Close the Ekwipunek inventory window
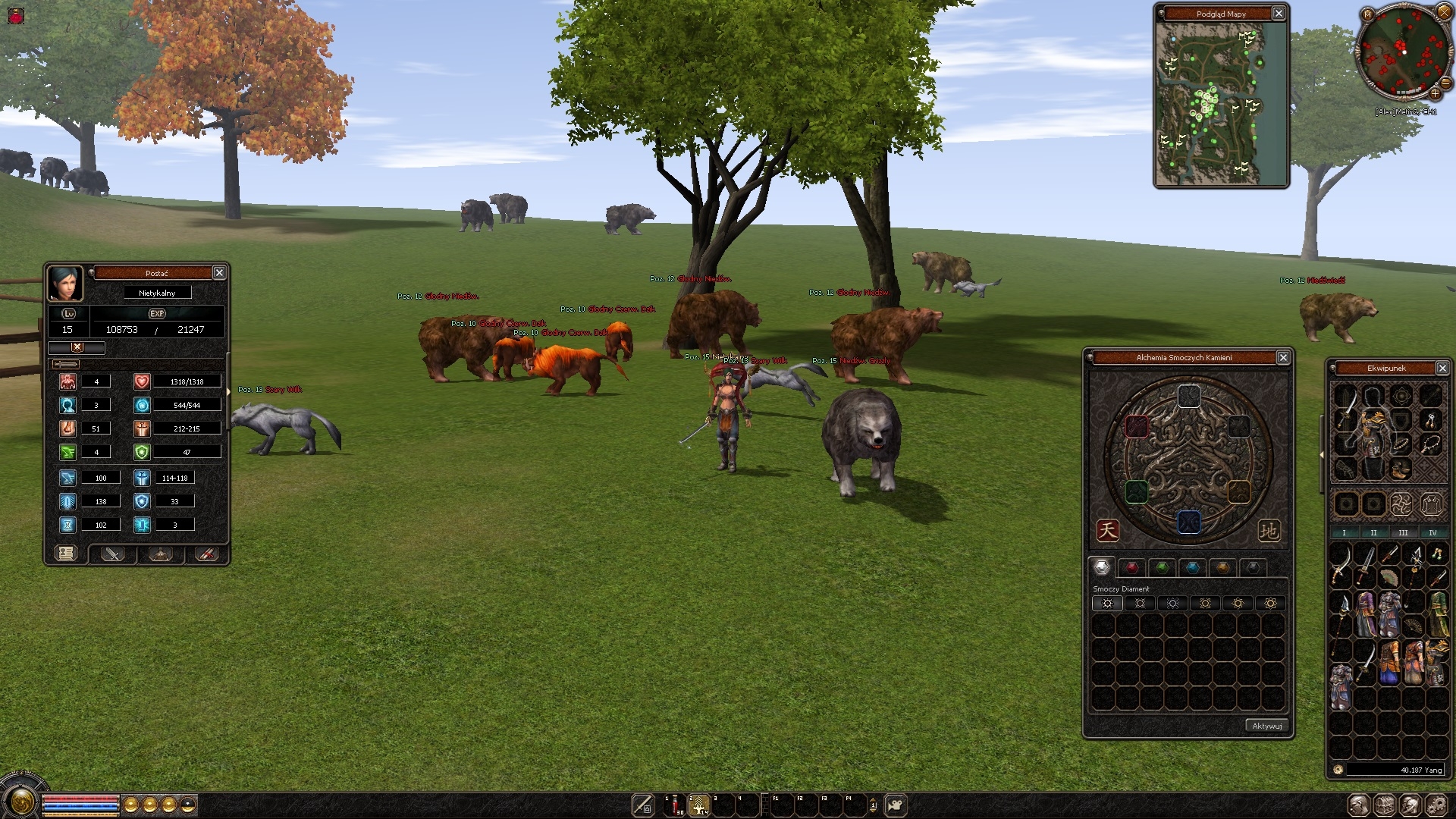Image resolution: width=1456 pixels, height=819 pixels. 1442,369
